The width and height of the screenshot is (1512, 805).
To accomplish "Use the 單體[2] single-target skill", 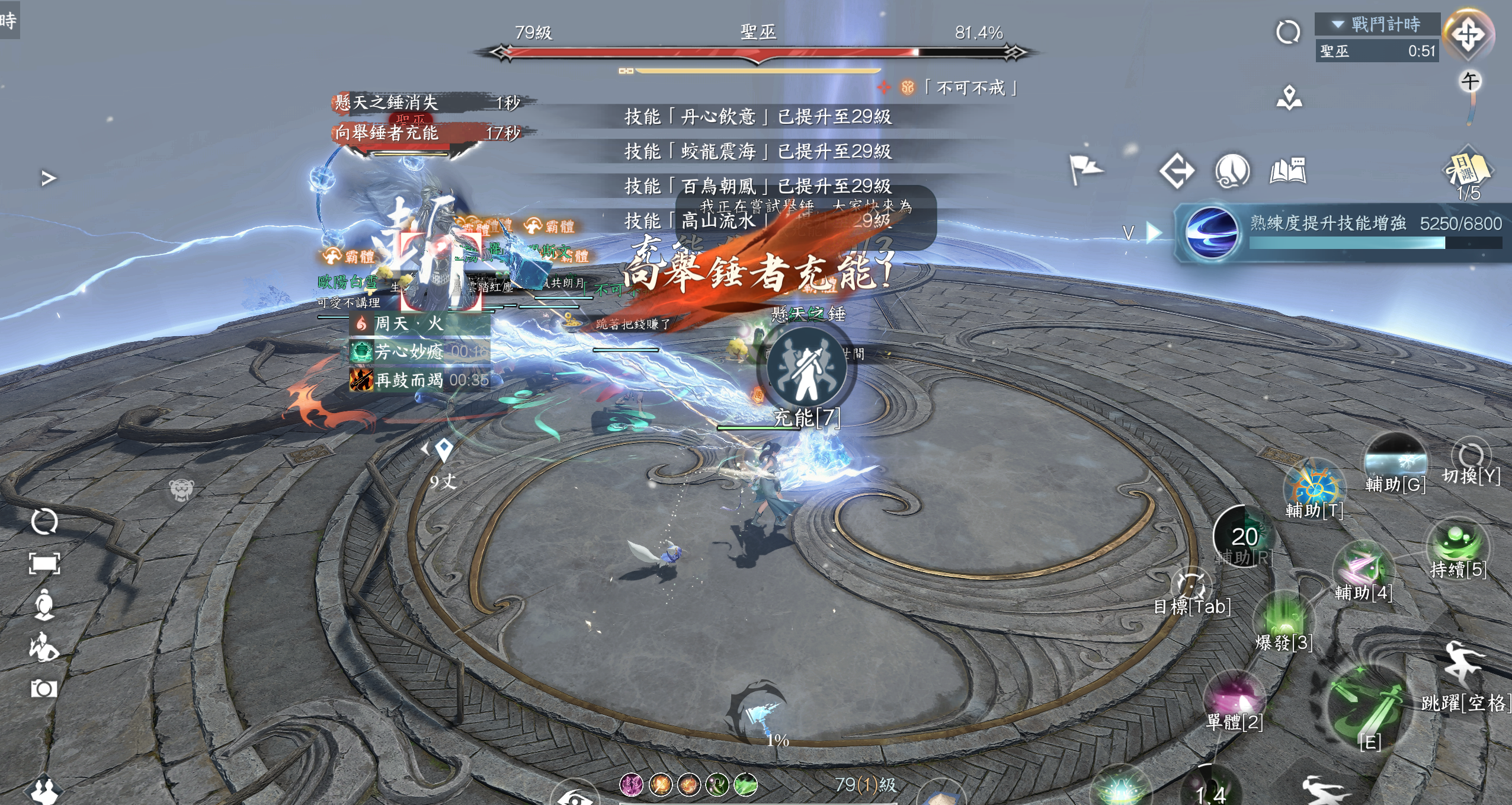I will (1235, 698).
